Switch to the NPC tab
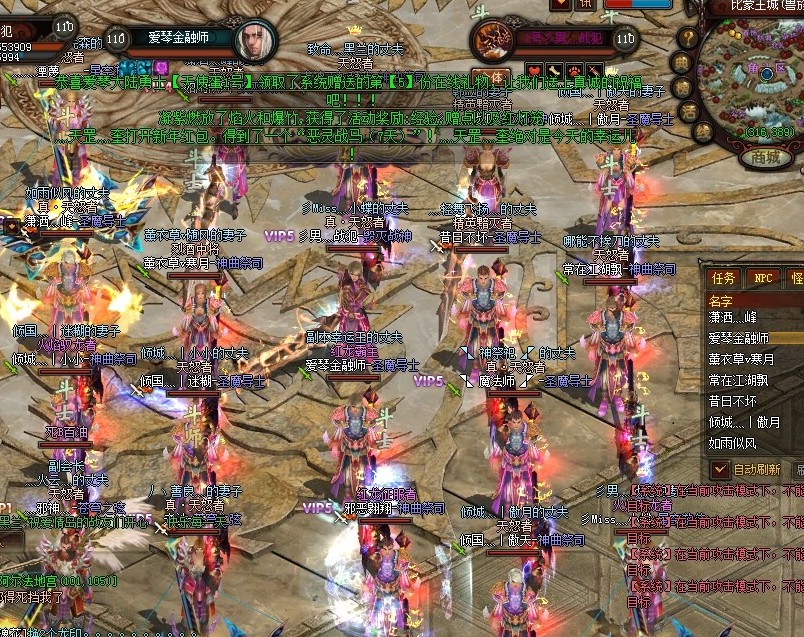The height and width of the screenshot is (637, 804). (763, 277)
